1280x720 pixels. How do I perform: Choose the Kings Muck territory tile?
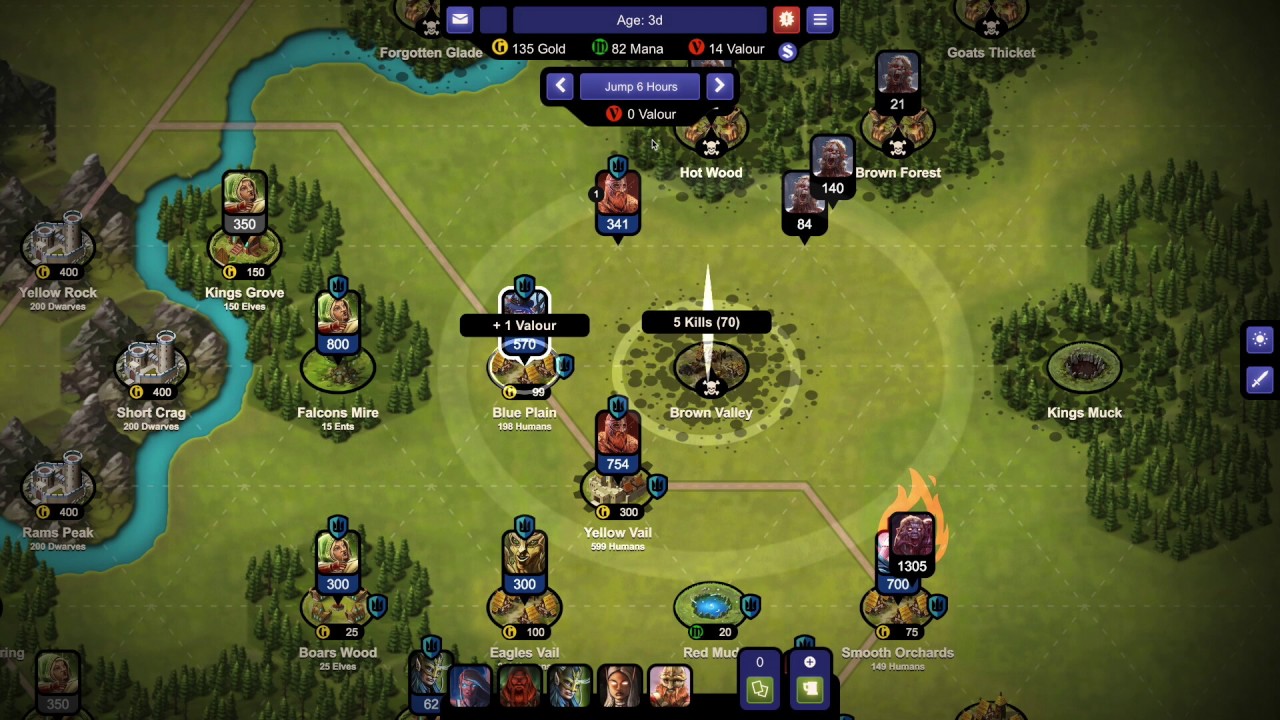click(1084, 368)
